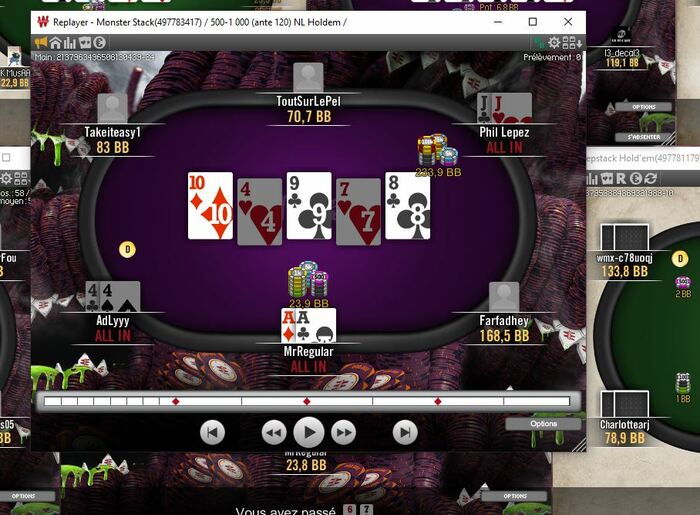
Task: Select the last red diamond timeline marker
Action: coord(438,401)
